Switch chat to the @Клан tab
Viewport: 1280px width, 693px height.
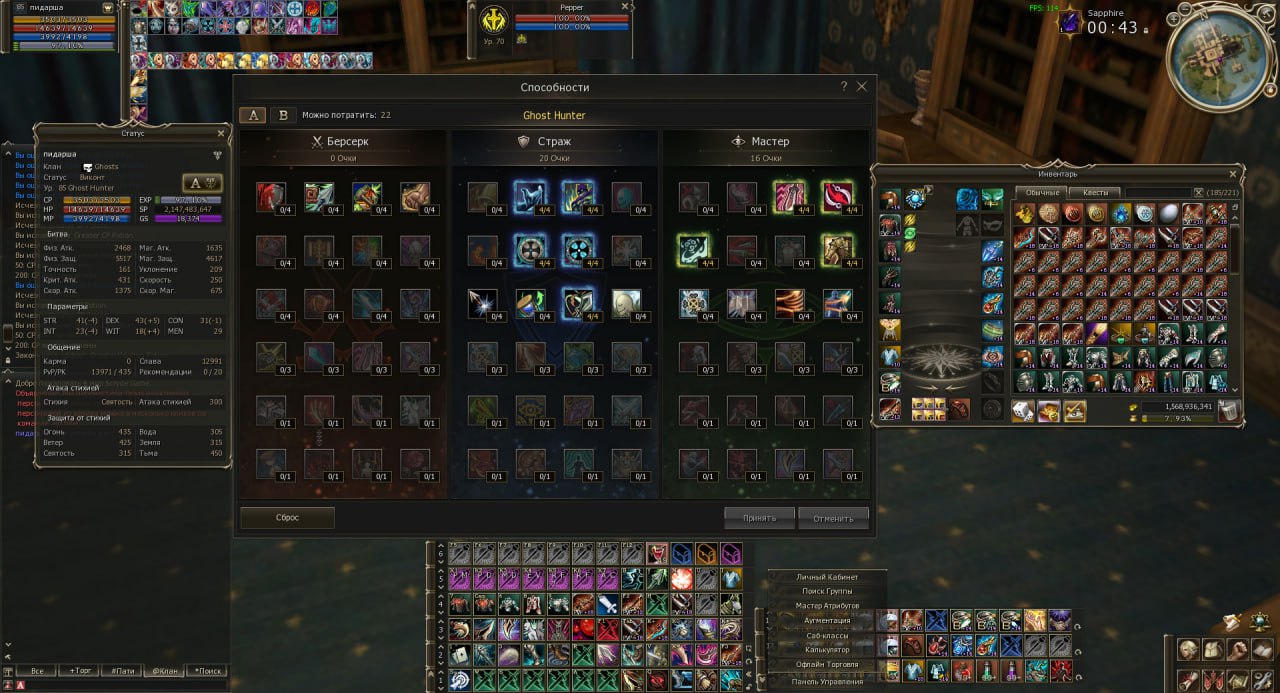click(165, 671)
